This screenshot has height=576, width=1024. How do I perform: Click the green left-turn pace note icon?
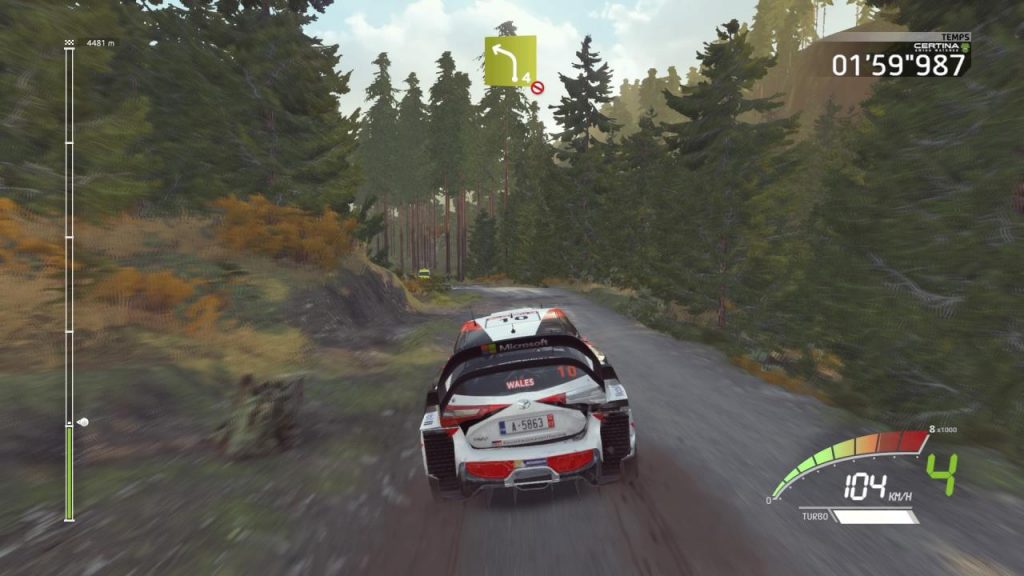click(510, 60)
